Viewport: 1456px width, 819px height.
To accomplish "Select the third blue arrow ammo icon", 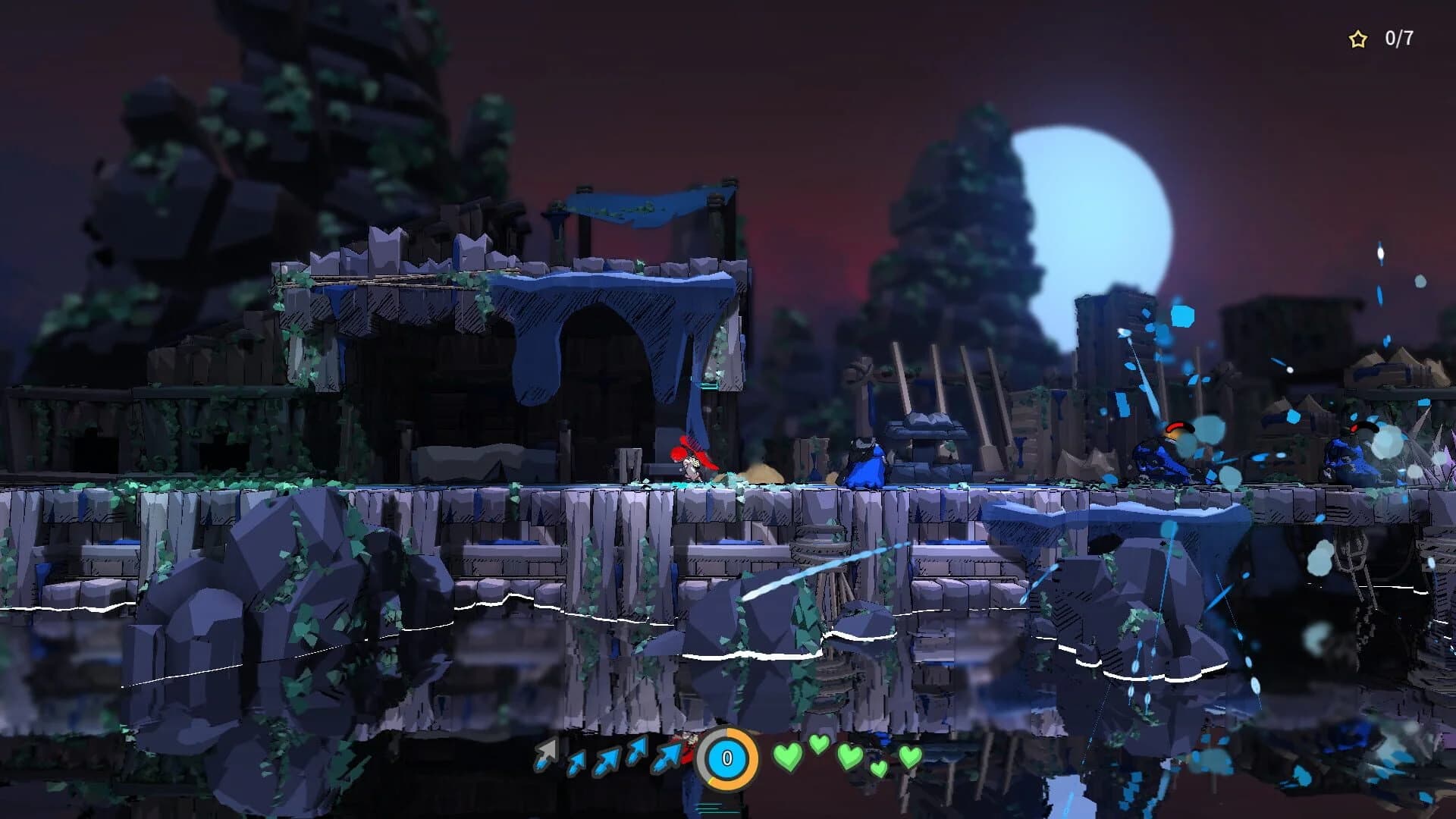I will pos(604,758).
